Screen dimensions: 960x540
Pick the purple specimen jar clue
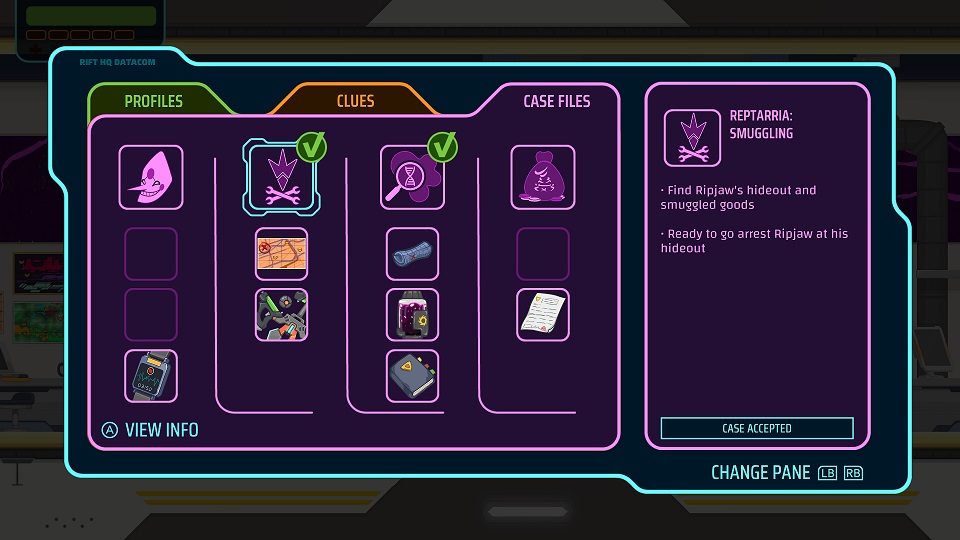point(412,315)
